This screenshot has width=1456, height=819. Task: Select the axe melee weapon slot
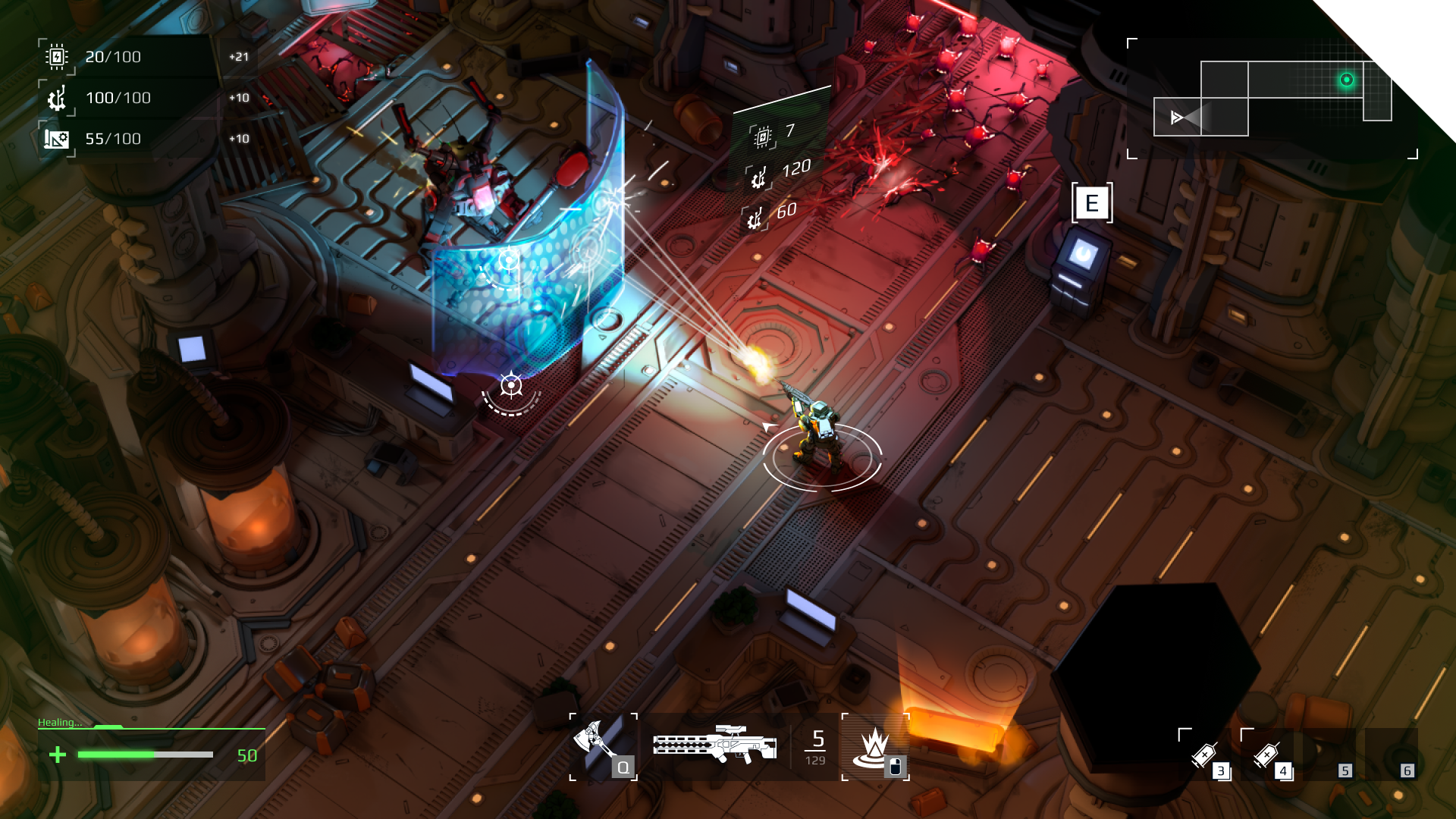(601, 746)
